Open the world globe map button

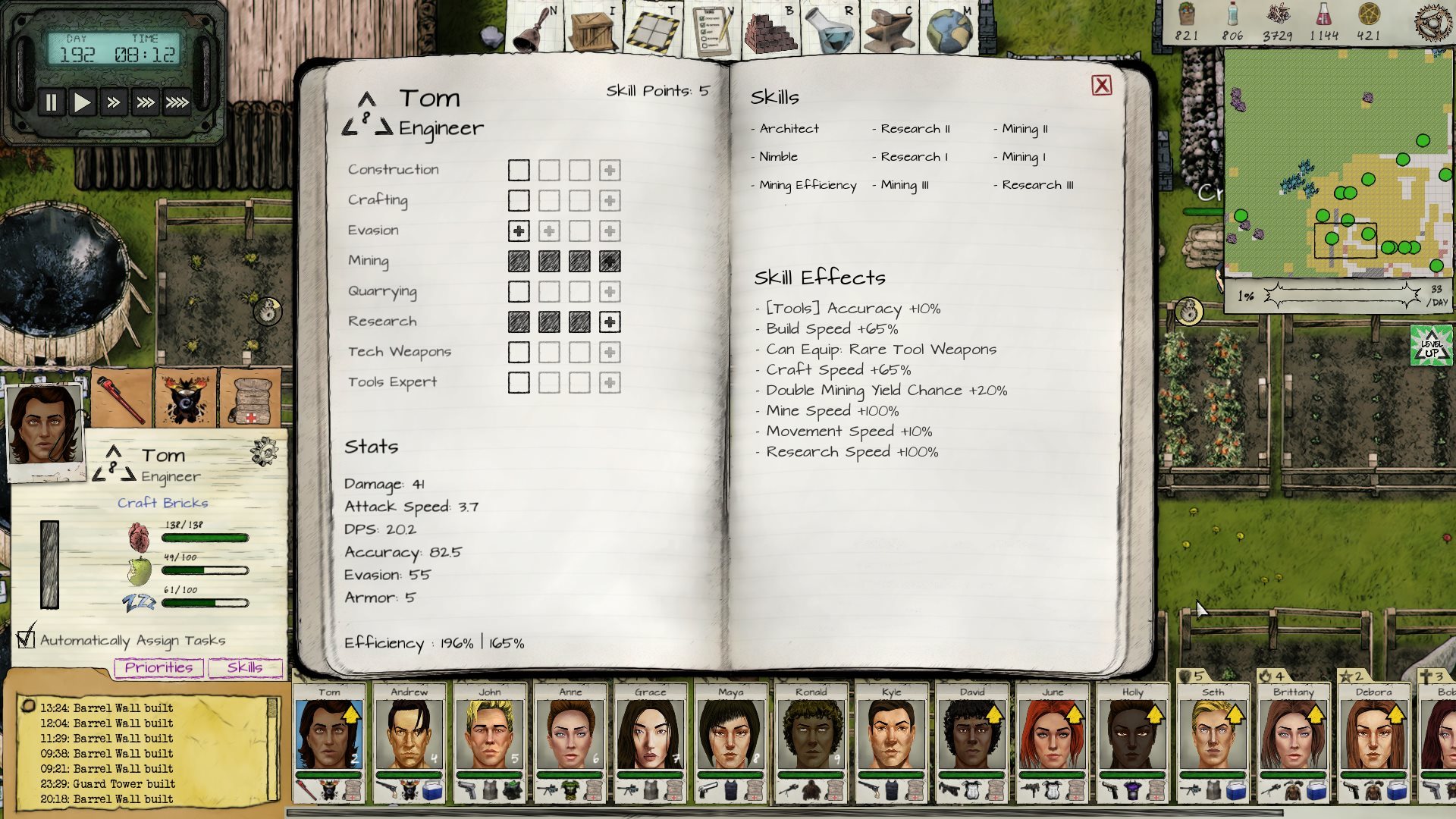click(949, 30)
